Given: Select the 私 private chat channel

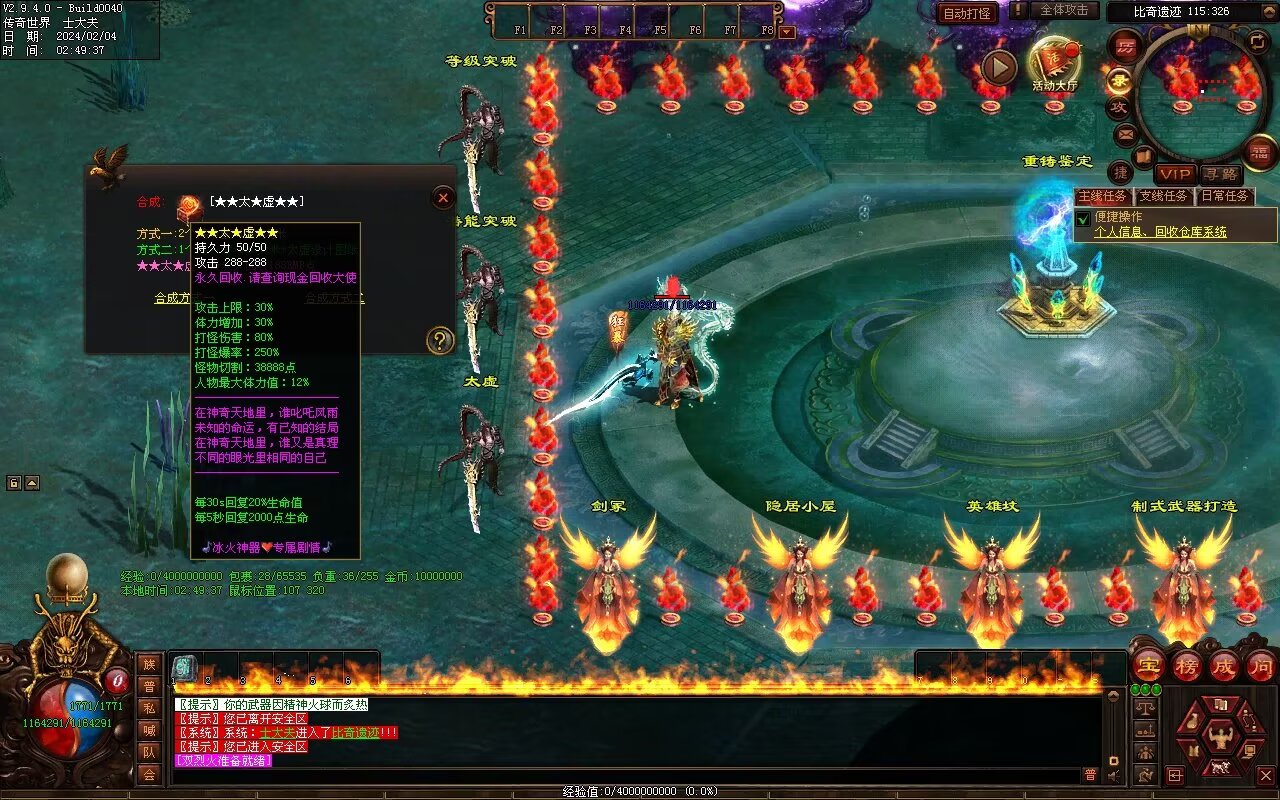Looking at the screenshot, I should (x=149, y=708).
